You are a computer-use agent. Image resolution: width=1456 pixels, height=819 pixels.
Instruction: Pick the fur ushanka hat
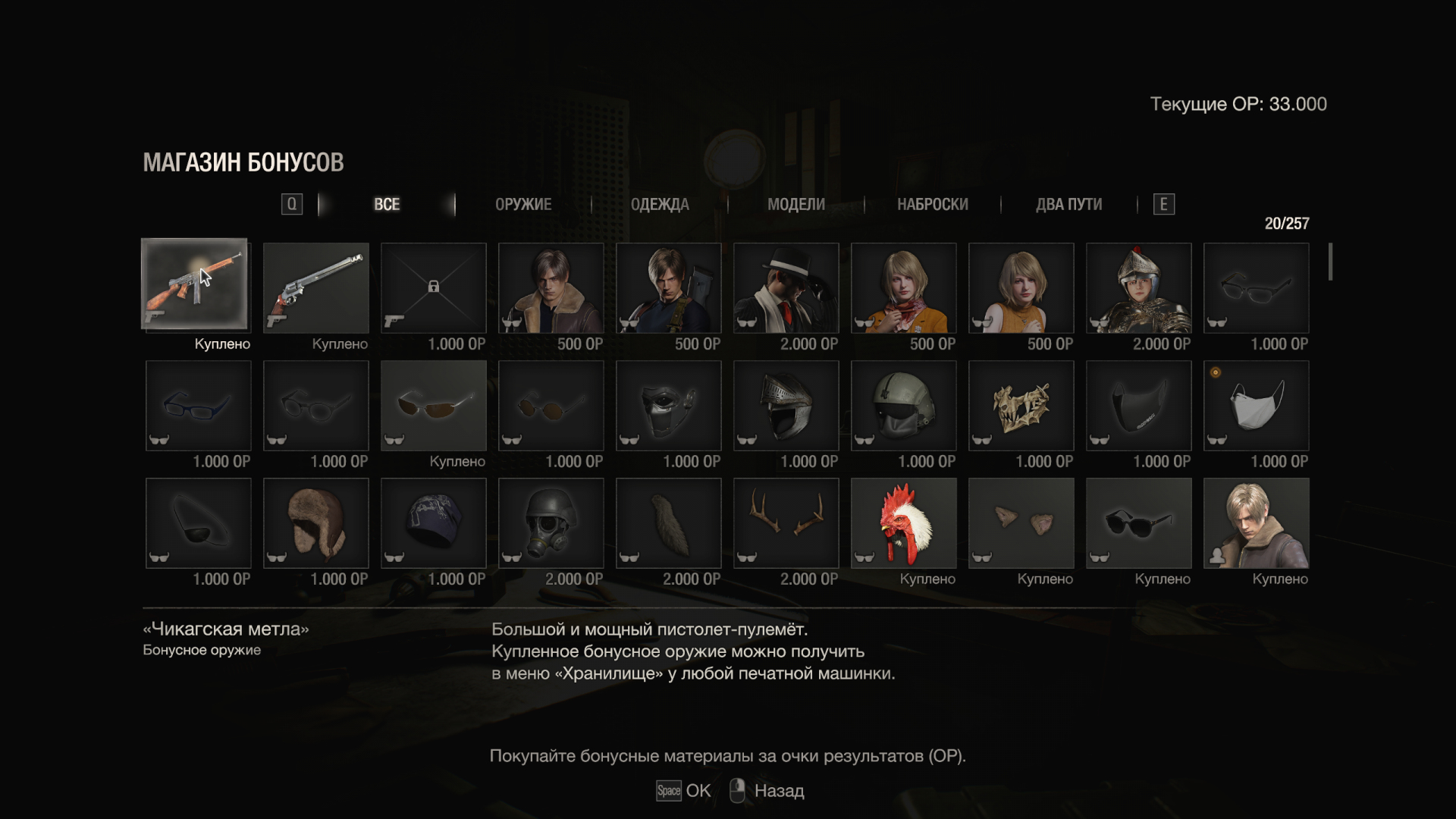tap(316, 523)
